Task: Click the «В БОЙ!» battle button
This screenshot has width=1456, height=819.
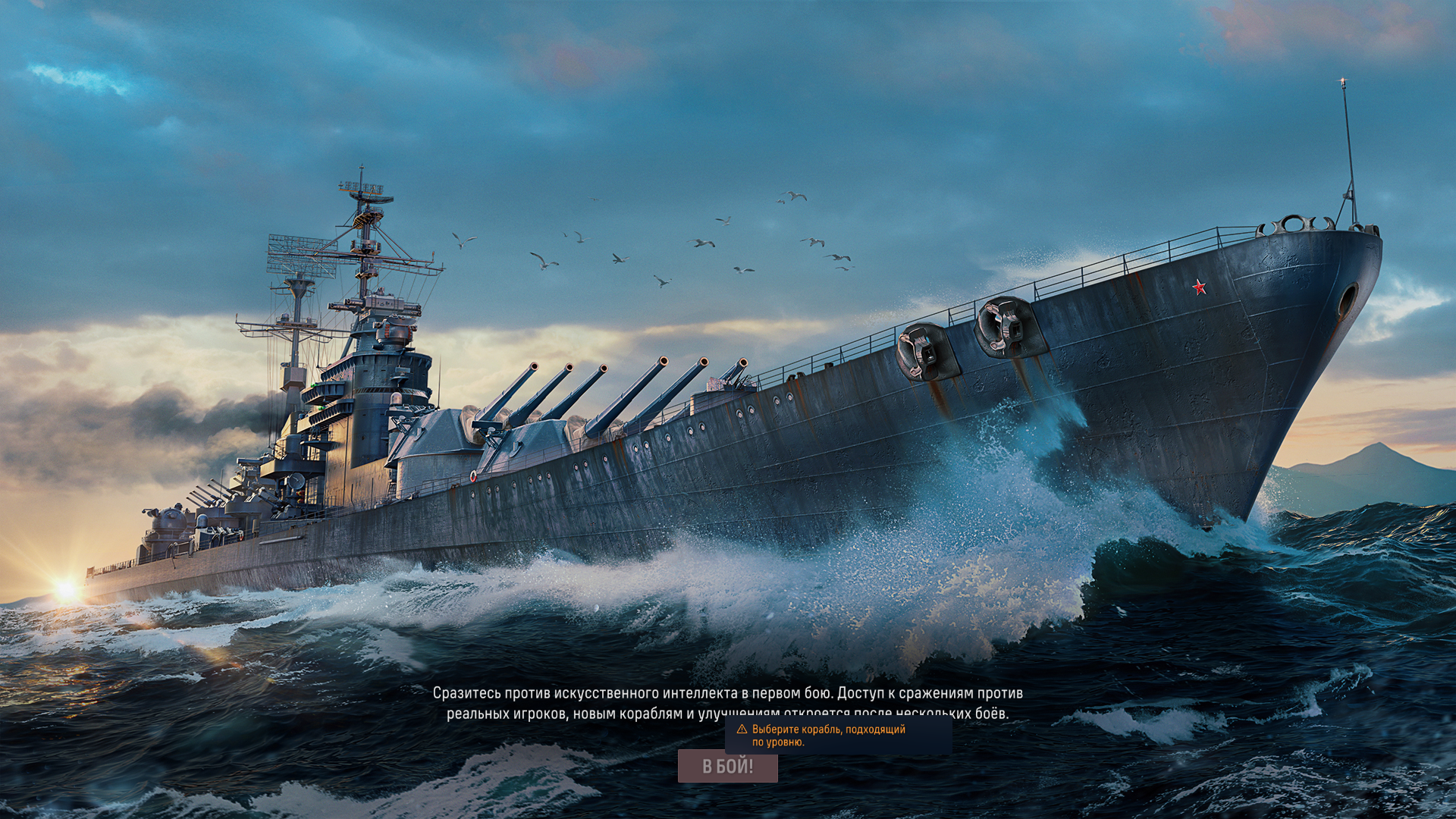Action: (727, 767)
